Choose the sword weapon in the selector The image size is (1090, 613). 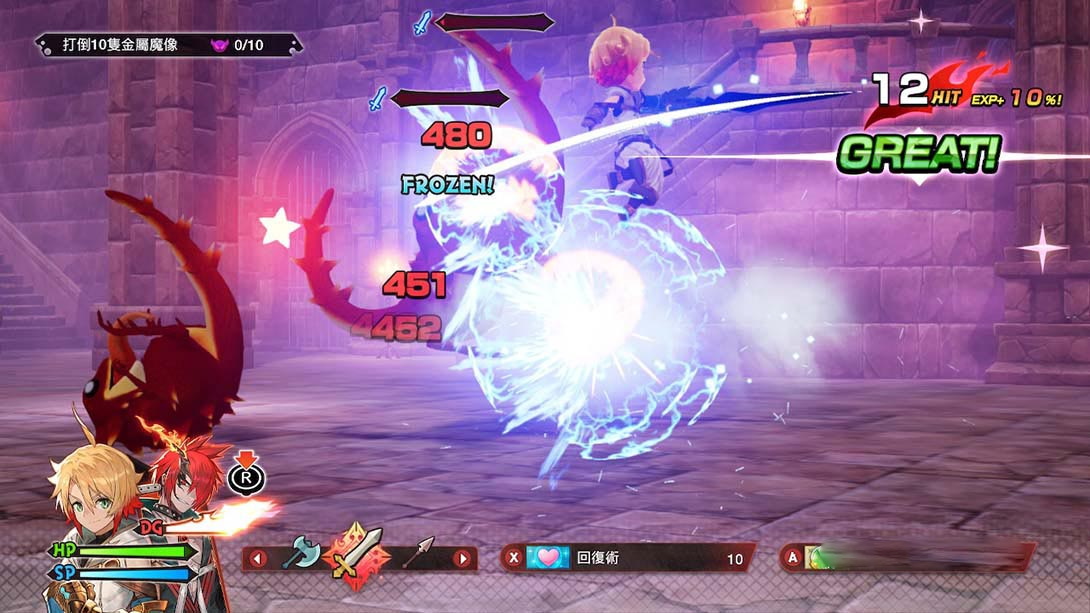[x=358, y=553]
